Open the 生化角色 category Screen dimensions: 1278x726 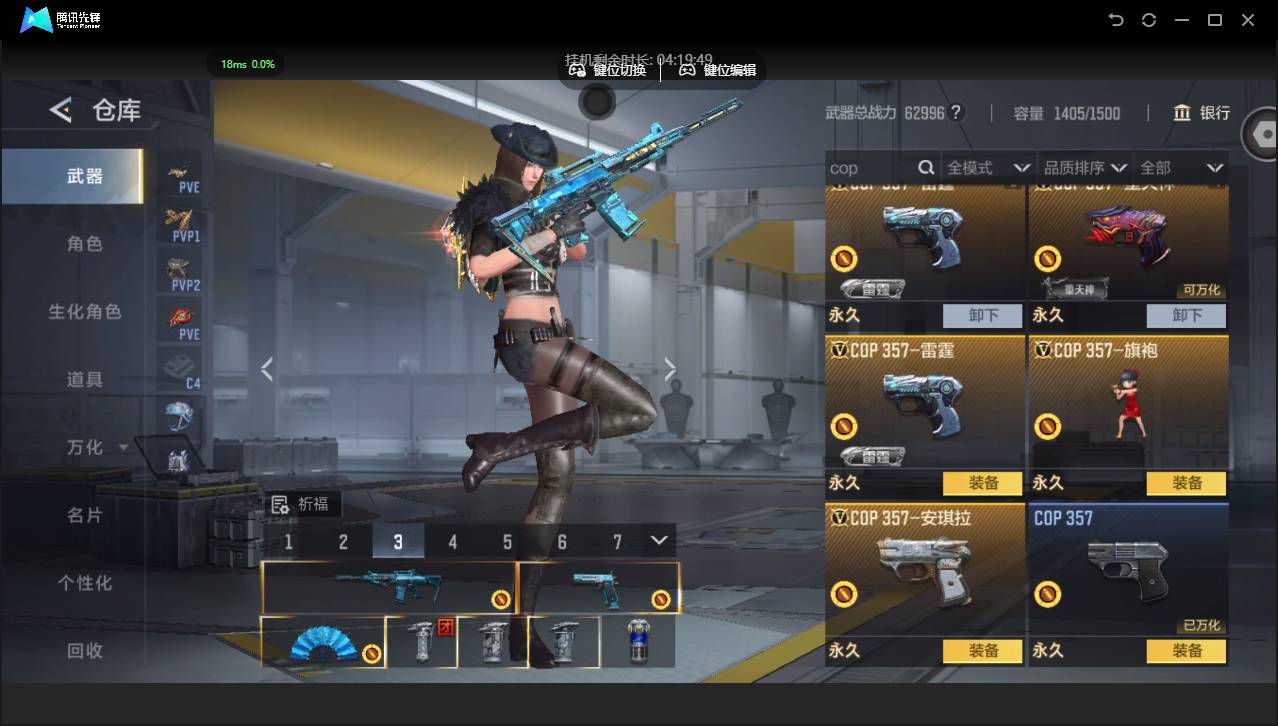point(85,312)
